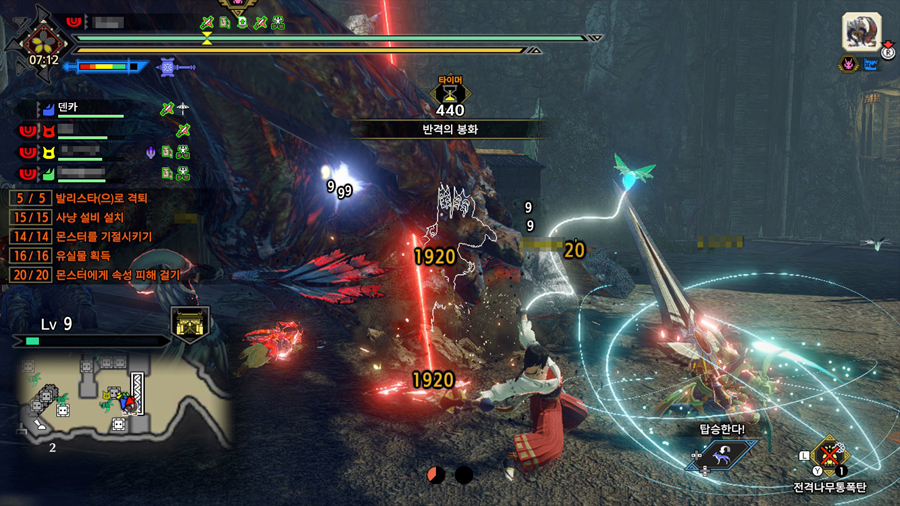Select the 전격나무통폭탄 item slot
Viewport: 900px width, 506px height.
click(830, 458)
